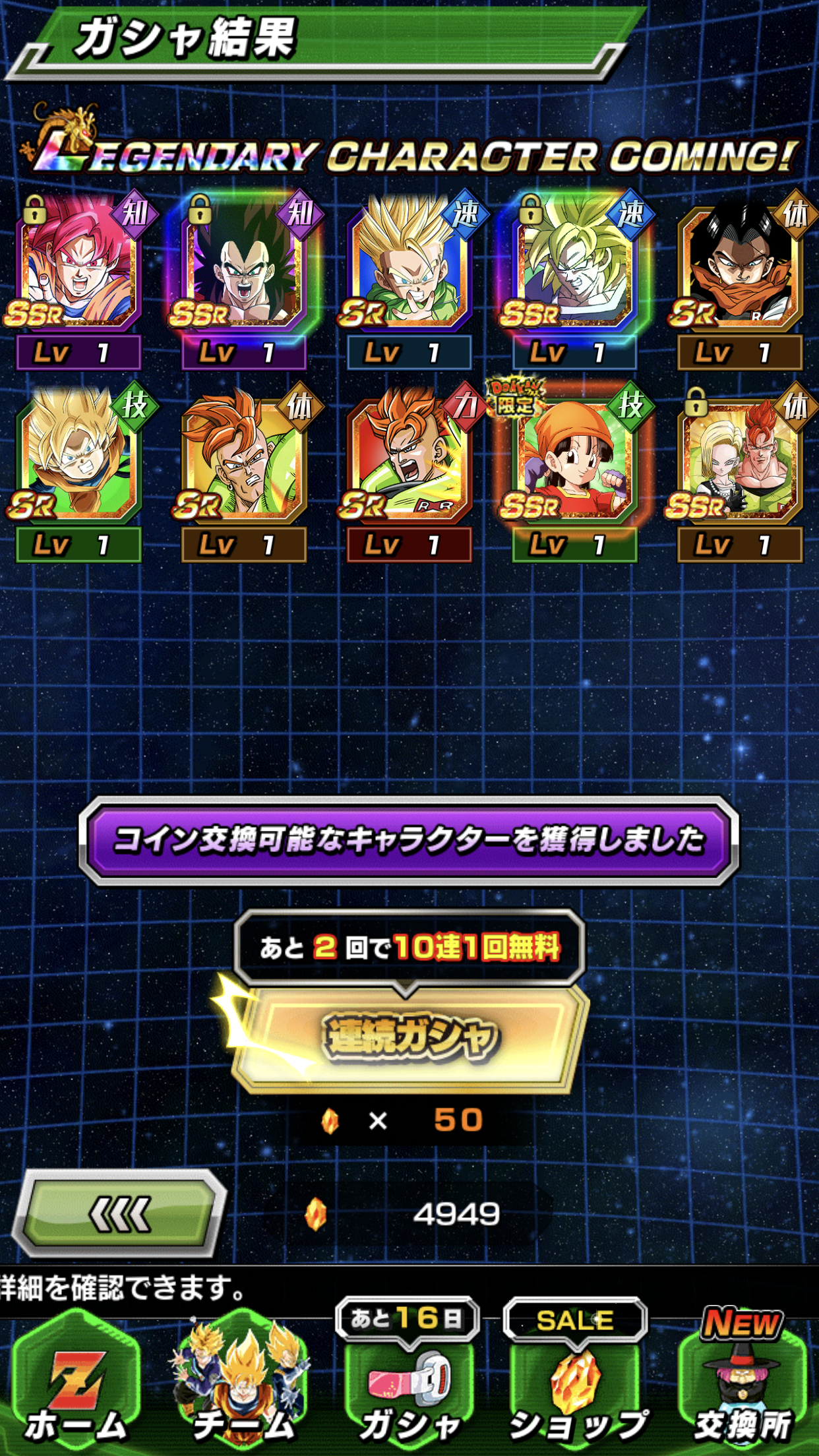Select the SSR Pan card marked 限定

coord(575,462)
